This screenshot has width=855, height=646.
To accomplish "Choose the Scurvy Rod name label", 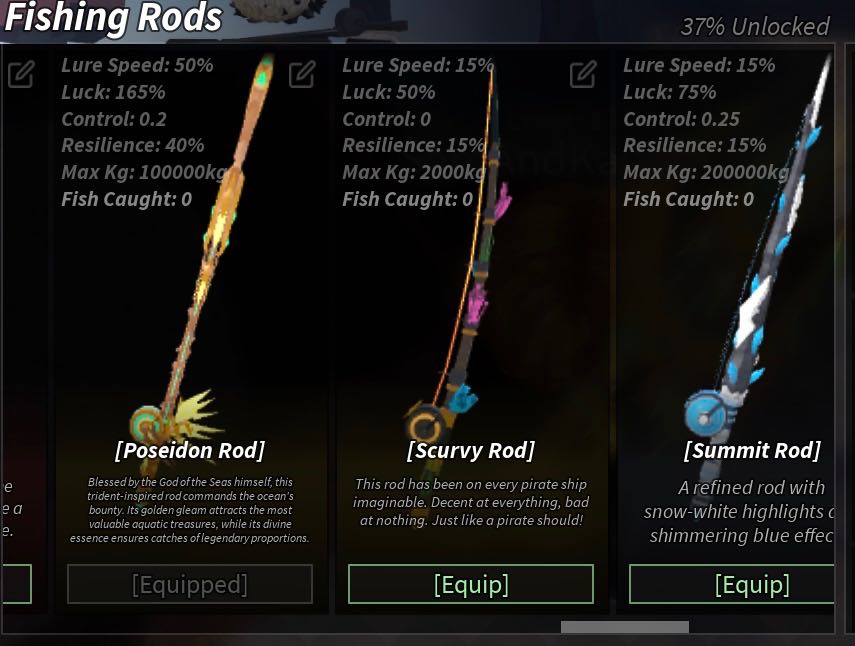I will [471, 450].
